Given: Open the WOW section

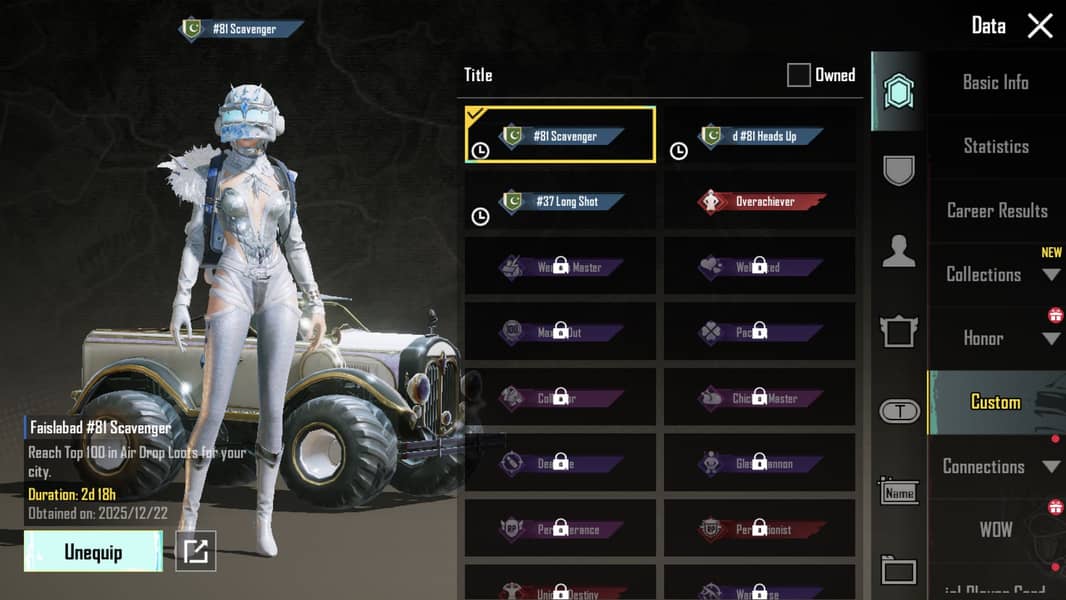Looking at the screenshot, I should coord(995,530).
